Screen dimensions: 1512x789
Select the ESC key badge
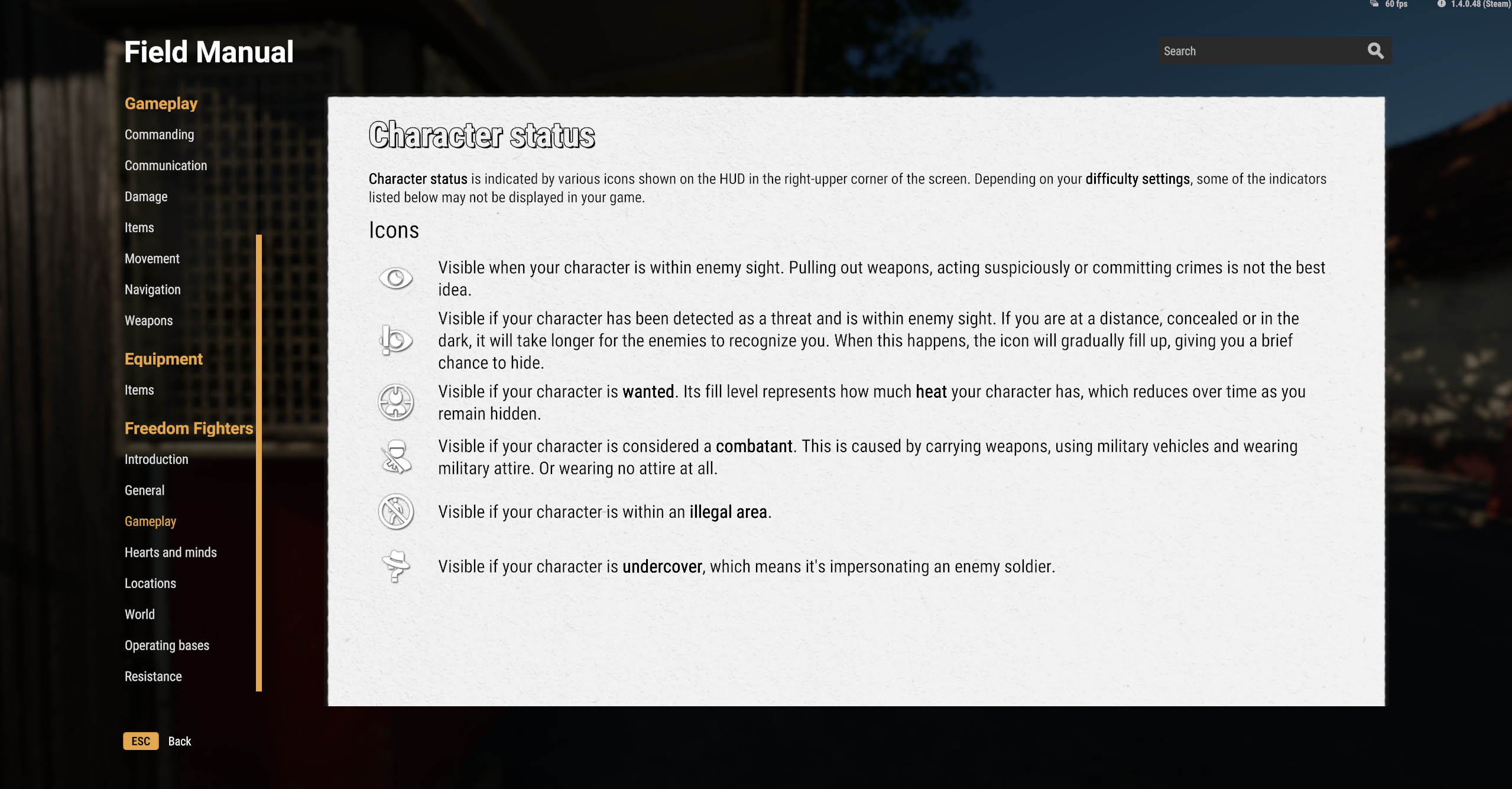(140, 741)
